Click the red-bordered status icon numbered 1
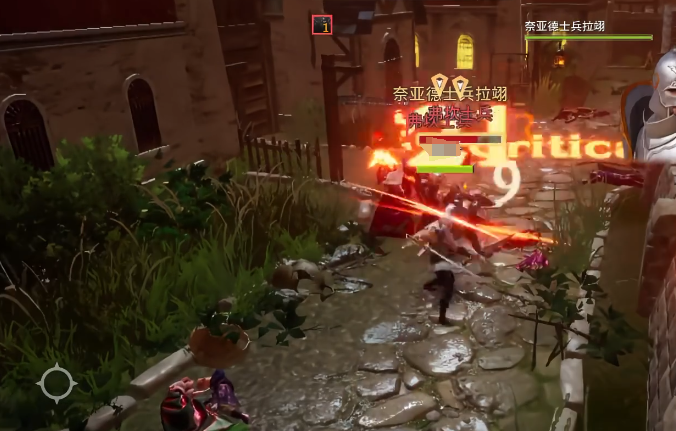 point(321,25)
